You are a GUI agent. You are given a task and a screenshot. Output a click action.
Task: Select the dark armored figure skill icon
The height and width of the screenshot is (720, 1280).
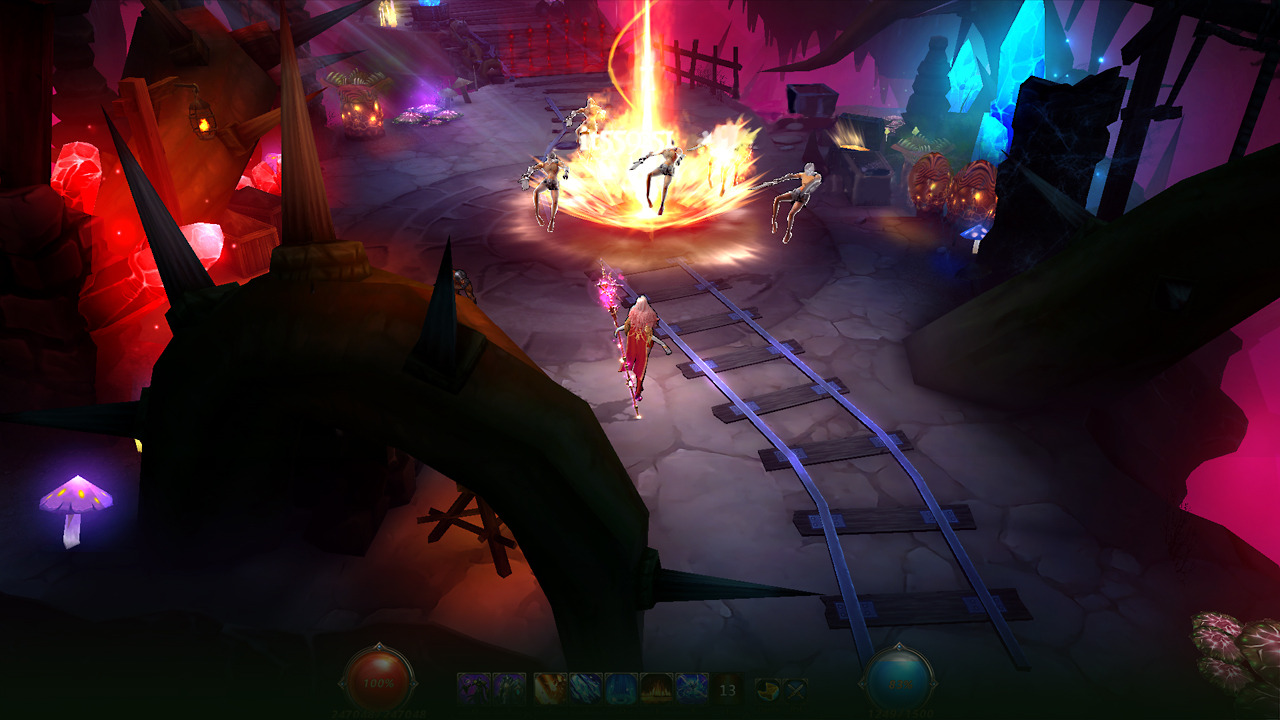tap(509, 688)
